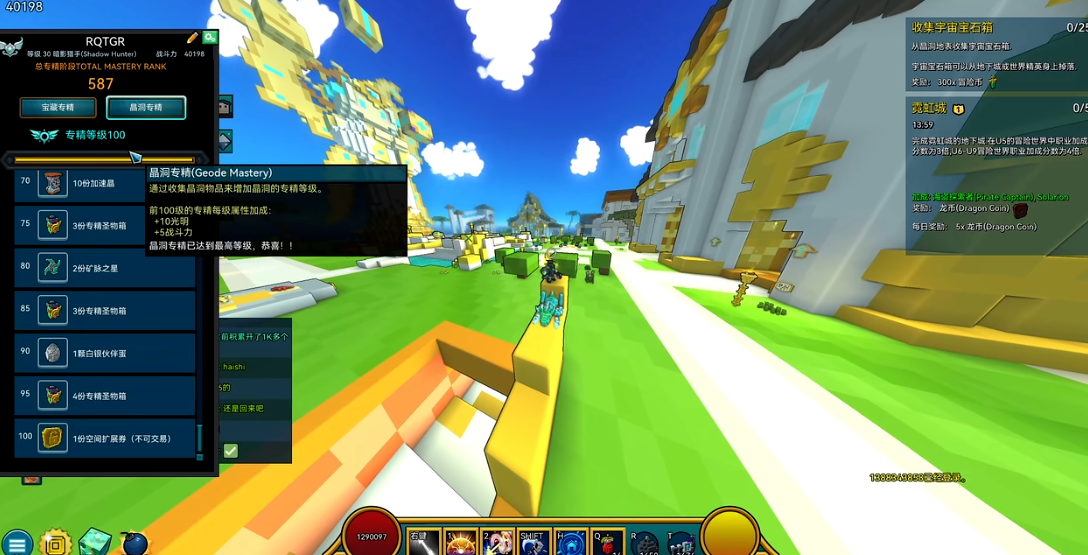Choose the level 95 reward 4份专精圣物箱

point(105,396)
